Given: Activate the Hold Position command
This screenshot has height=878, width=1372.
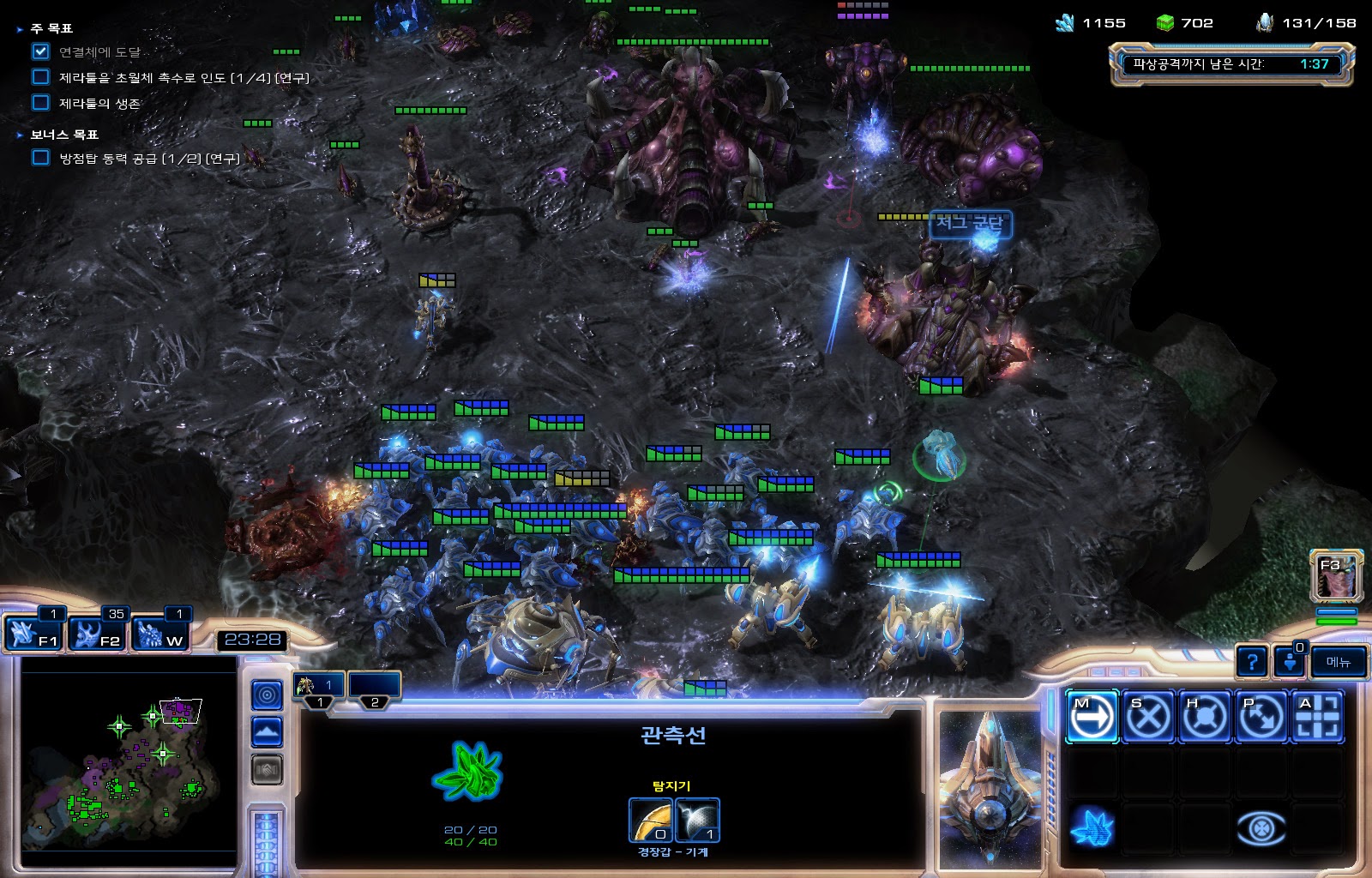Looking at the screenshot, I should (x=1205, y=717).
